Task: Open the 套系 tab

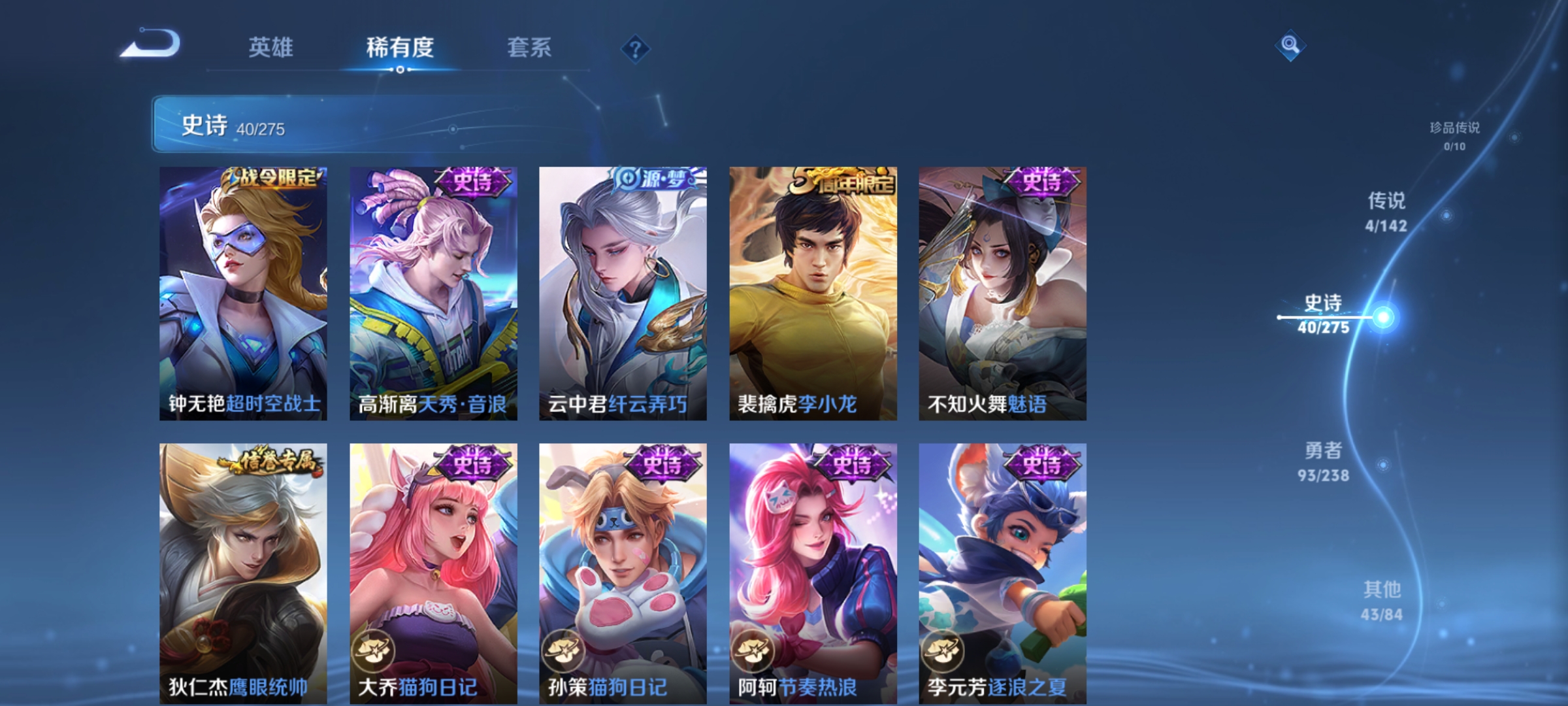Action: tap(529, 47)
